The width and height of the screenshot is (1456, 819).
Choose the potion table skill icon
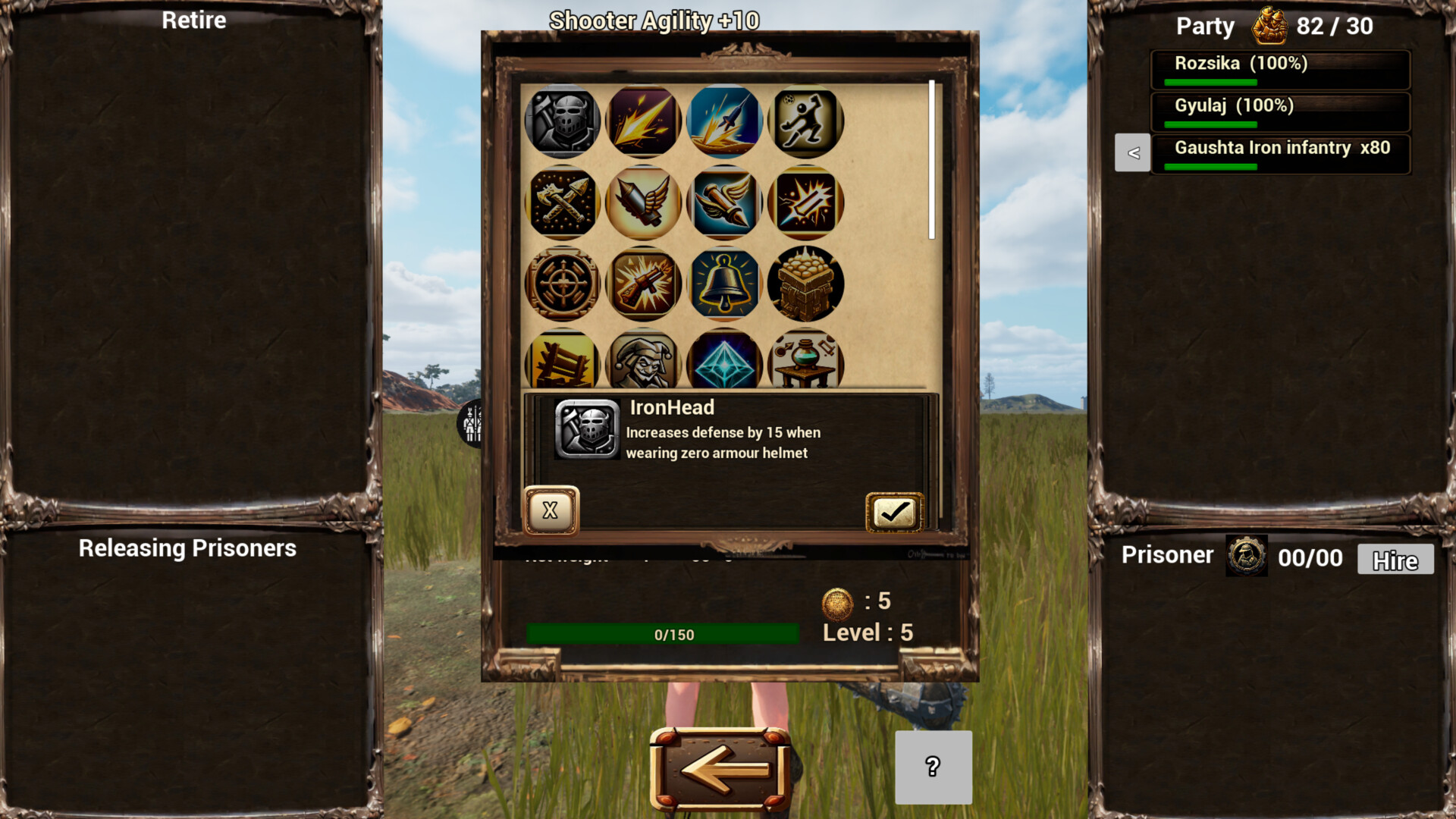(x=805, y=364)
